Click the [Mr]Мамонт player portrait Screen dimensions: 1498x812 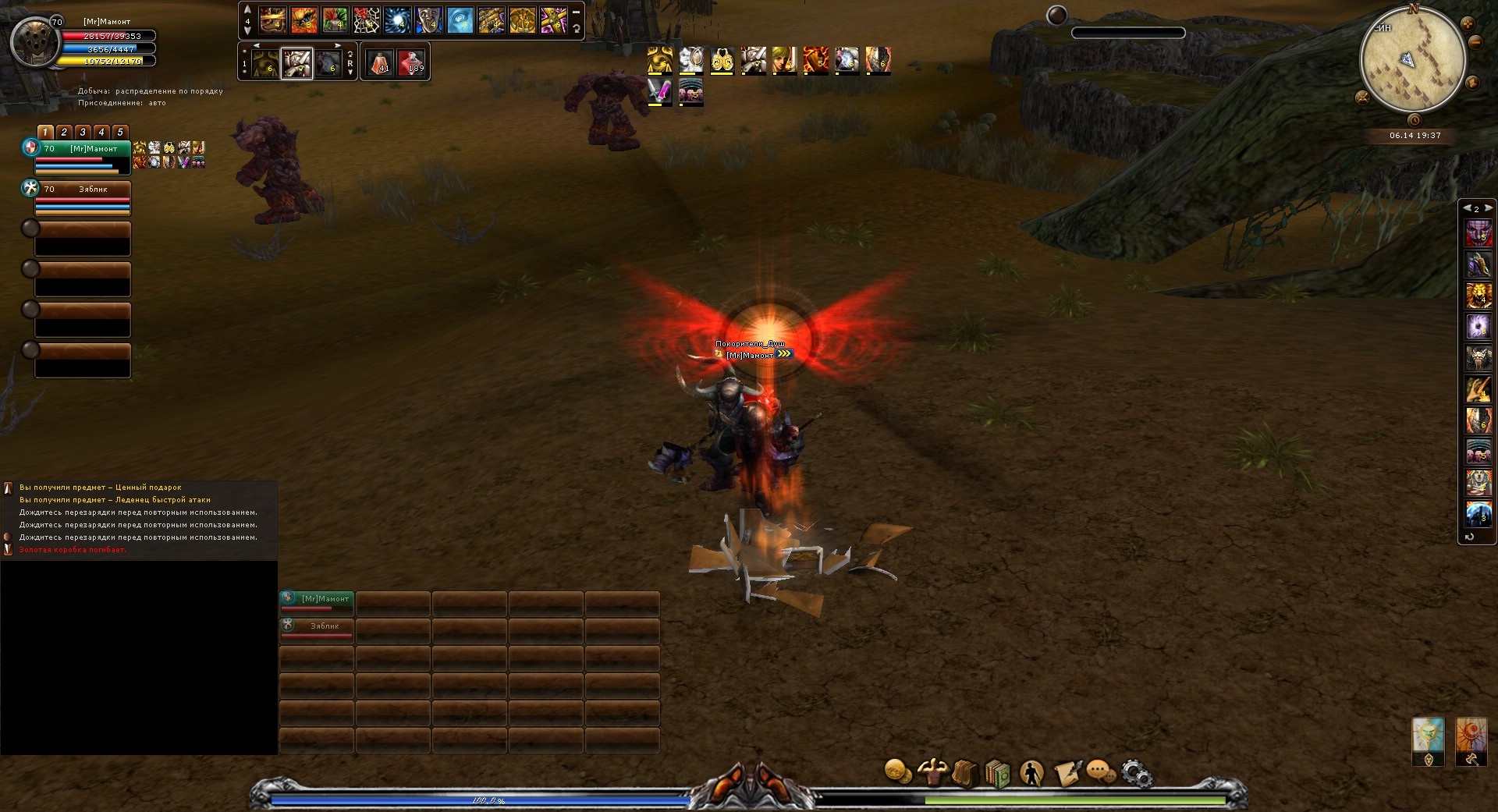coord(35,43)
